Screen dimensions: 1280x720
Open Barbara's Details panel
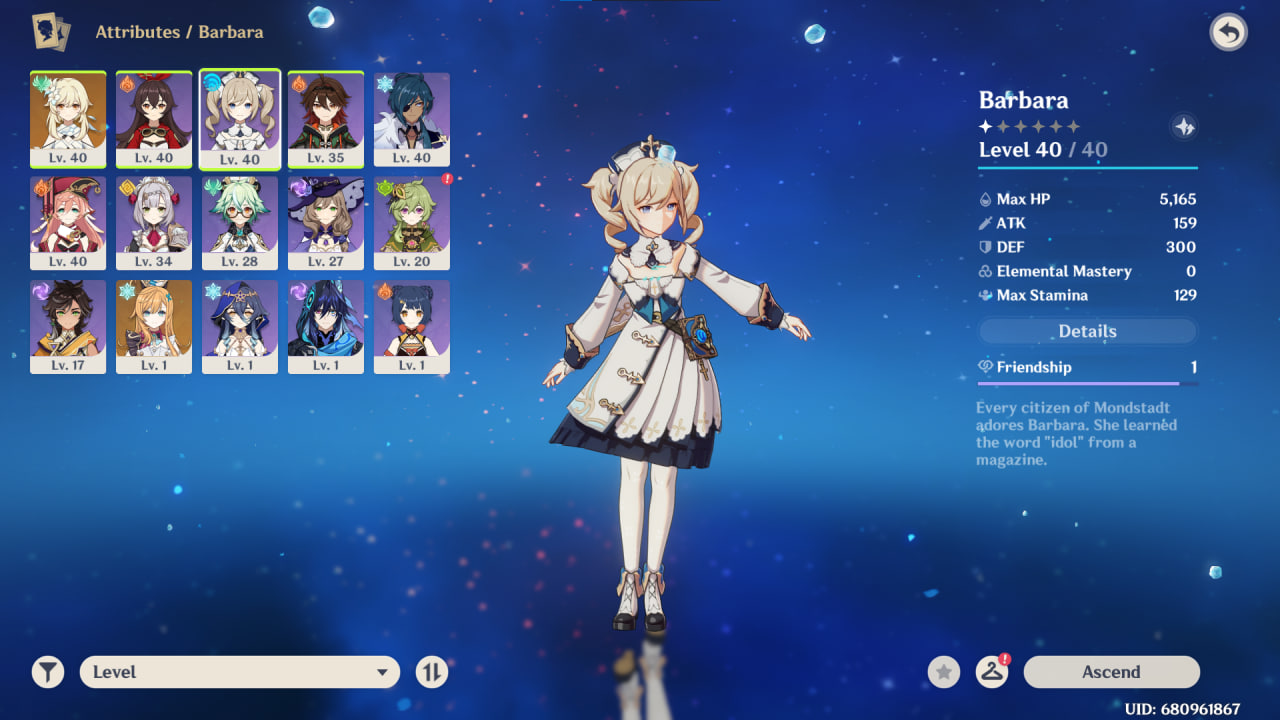tap(1087, 331)
